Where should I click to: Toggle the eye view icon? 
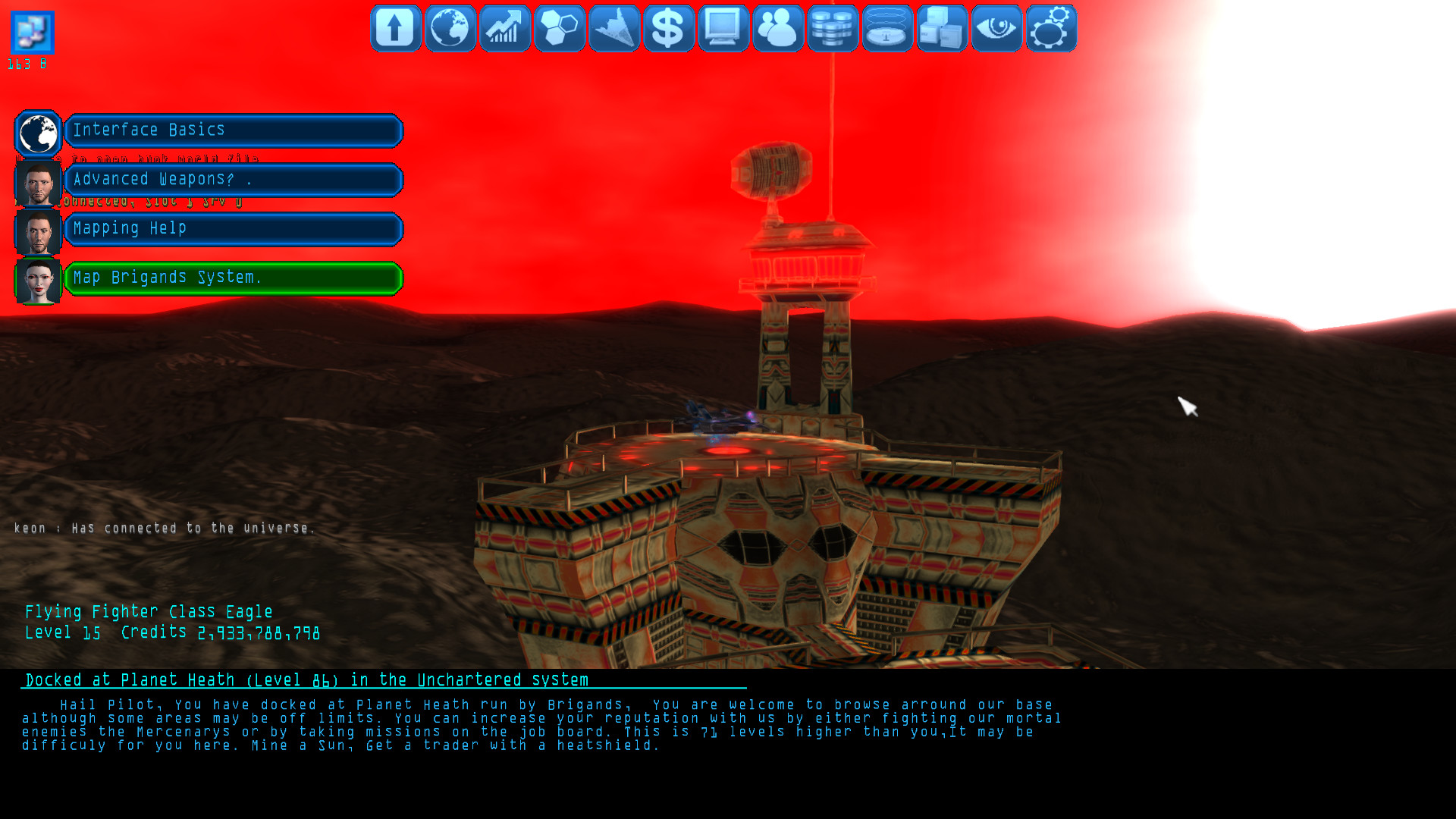click(996, 28)
